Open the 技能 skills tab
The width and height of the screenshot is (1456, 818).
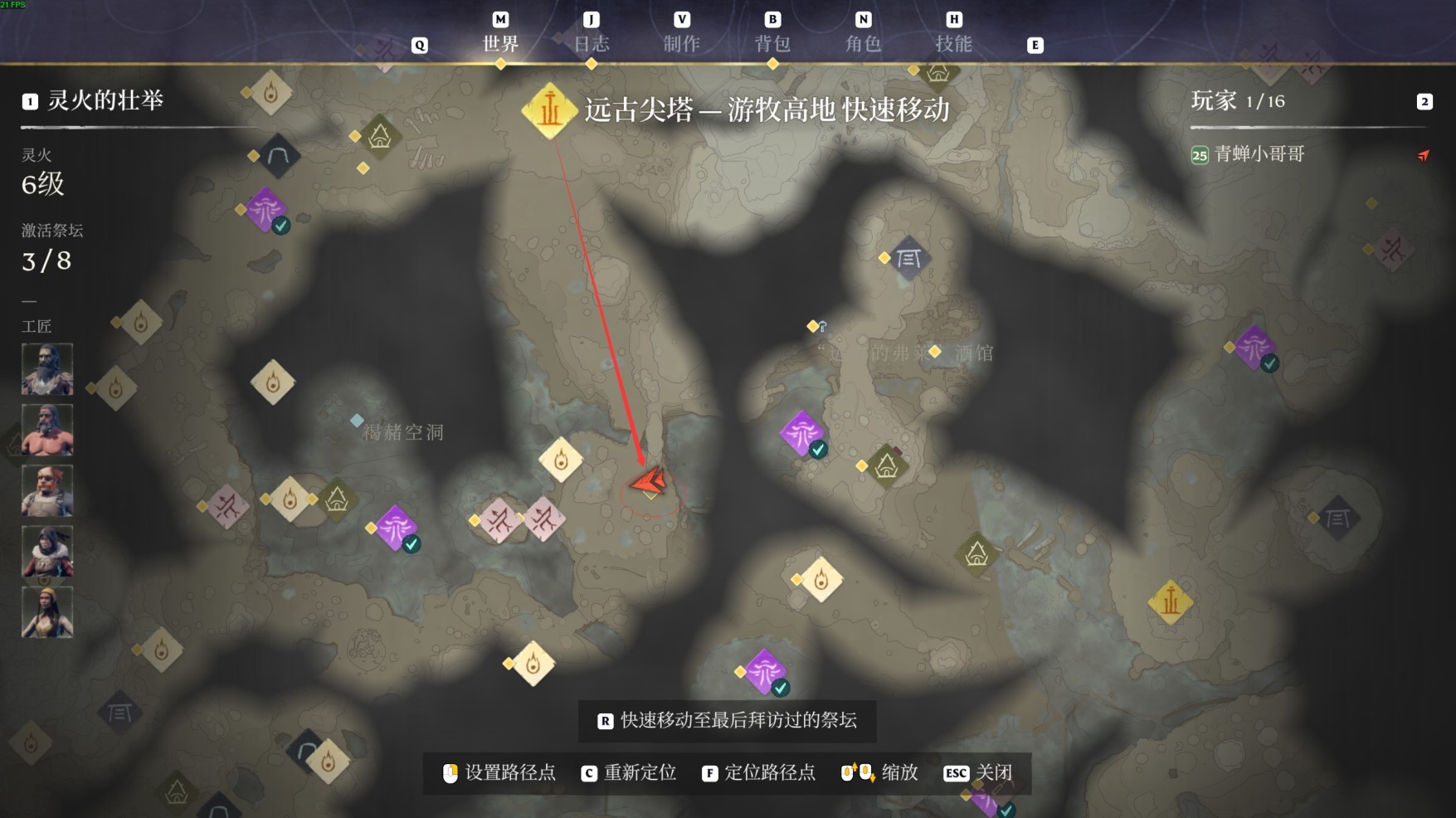(x=953, y=43)
